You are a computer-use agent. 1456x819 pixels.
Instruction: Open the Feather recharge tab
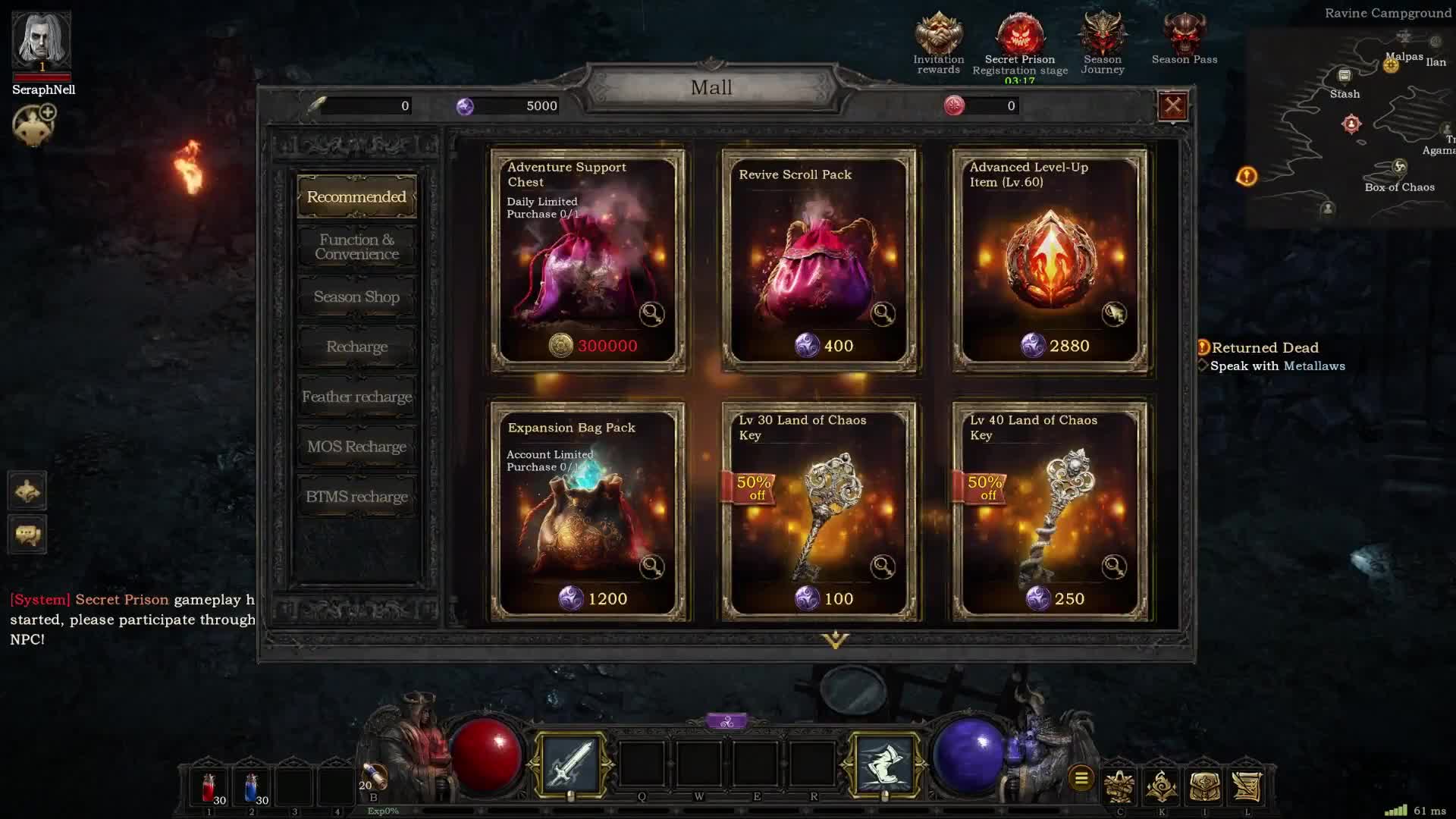(x=356, y=397)
